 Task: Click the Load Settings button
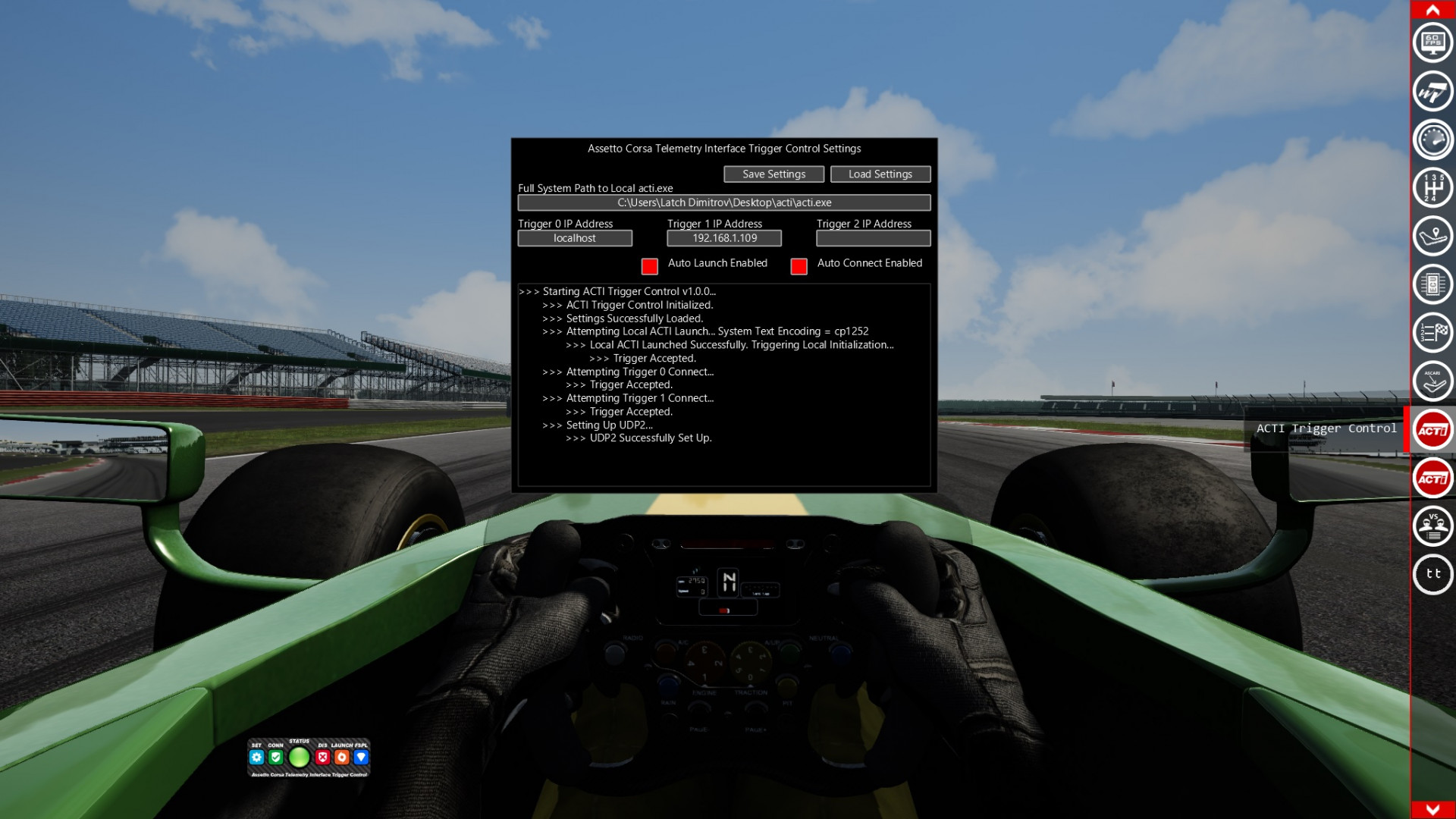coord(880,174)
